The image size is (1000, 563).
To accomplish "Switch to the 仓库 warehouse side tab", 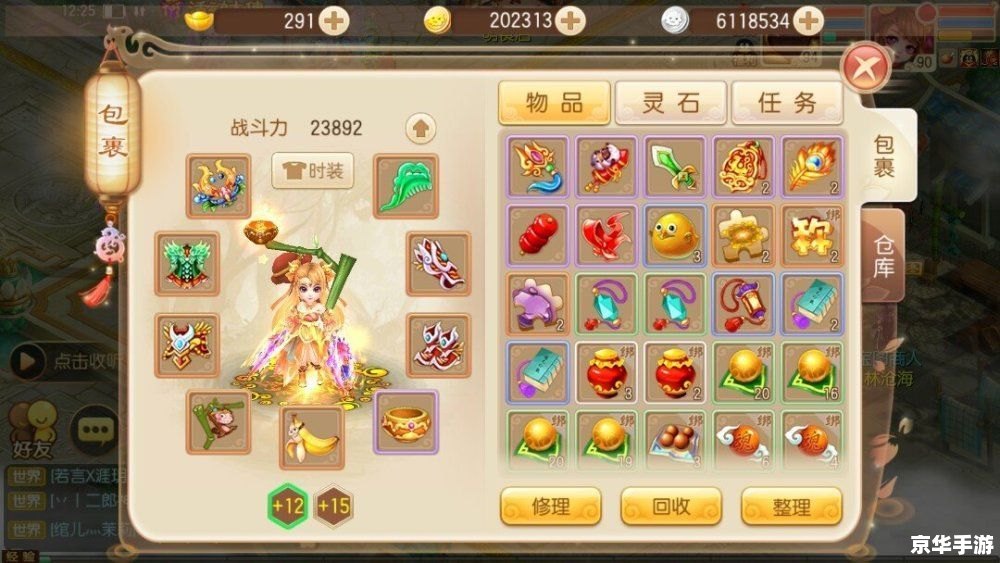I will point(883,255).
